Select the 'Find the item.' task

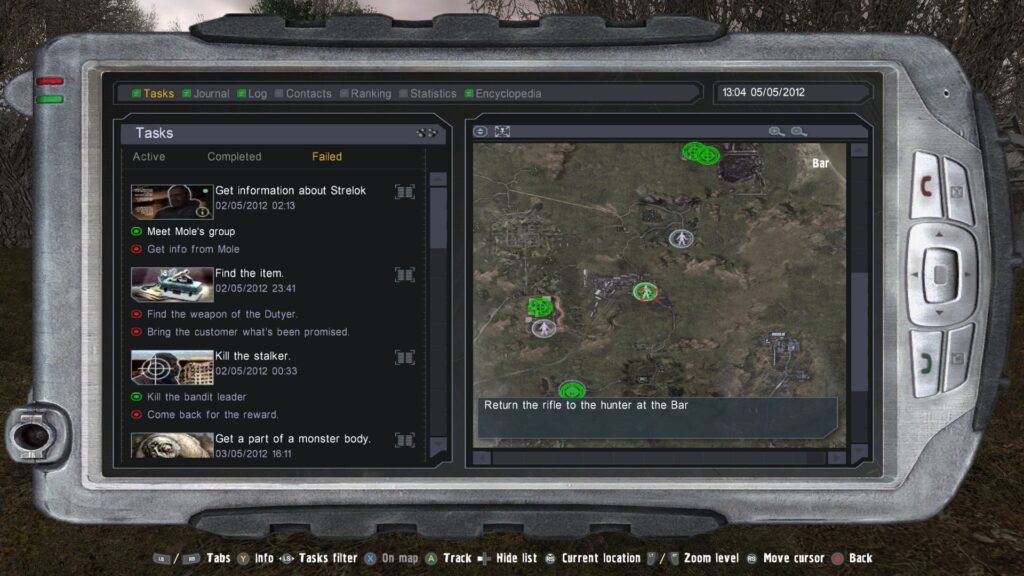click(250, 273)
